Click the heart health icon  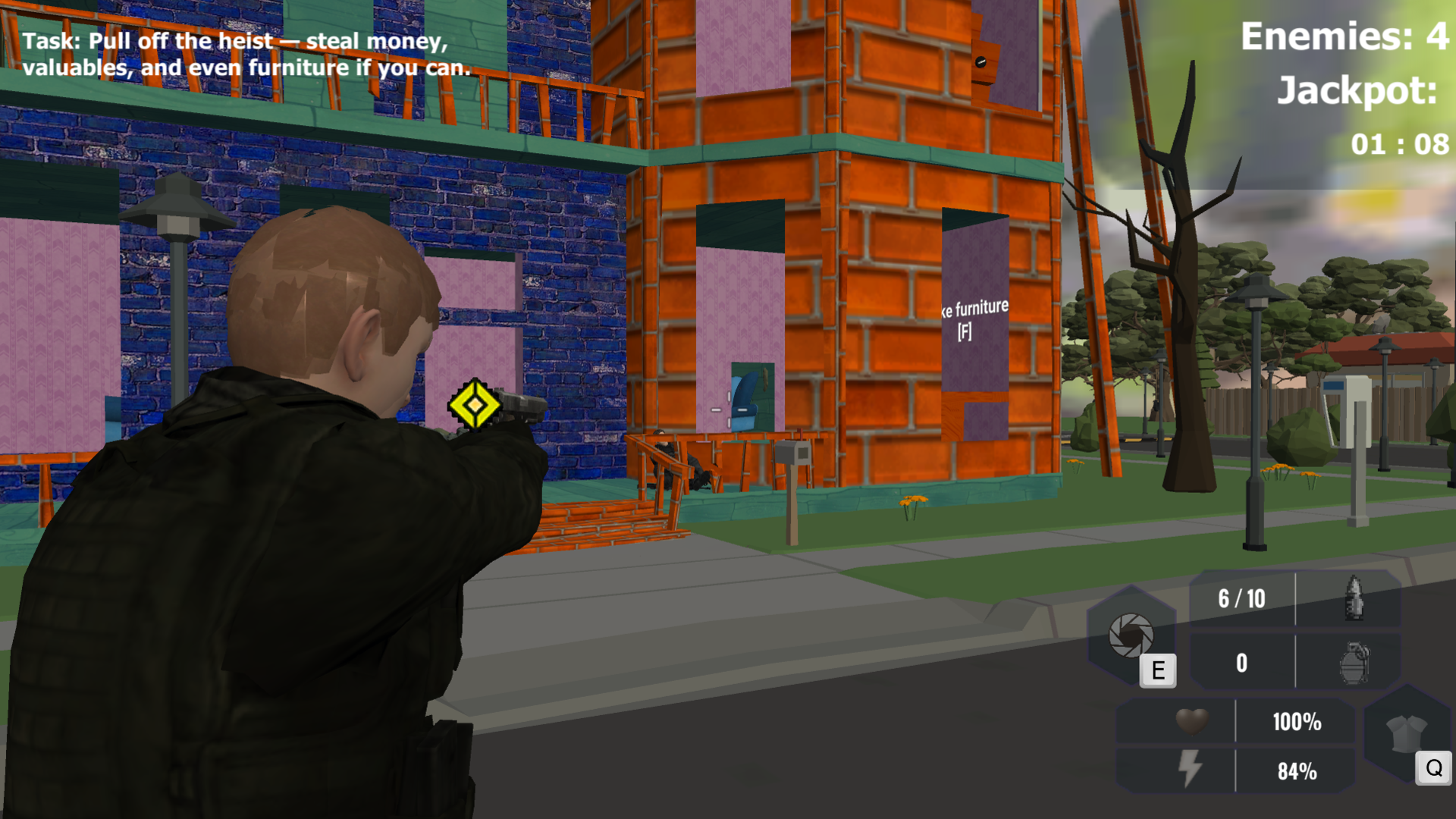(1192, 722)
